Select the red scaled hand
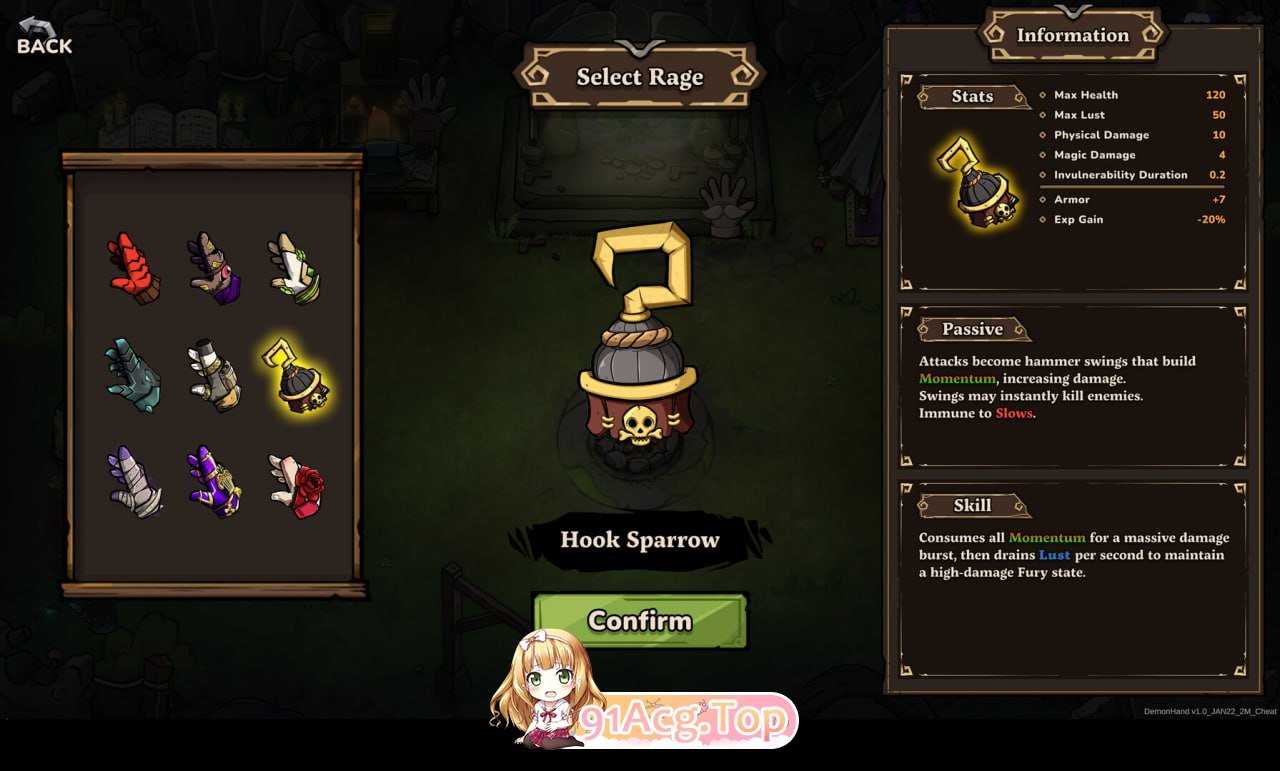 tap(133, 268)
